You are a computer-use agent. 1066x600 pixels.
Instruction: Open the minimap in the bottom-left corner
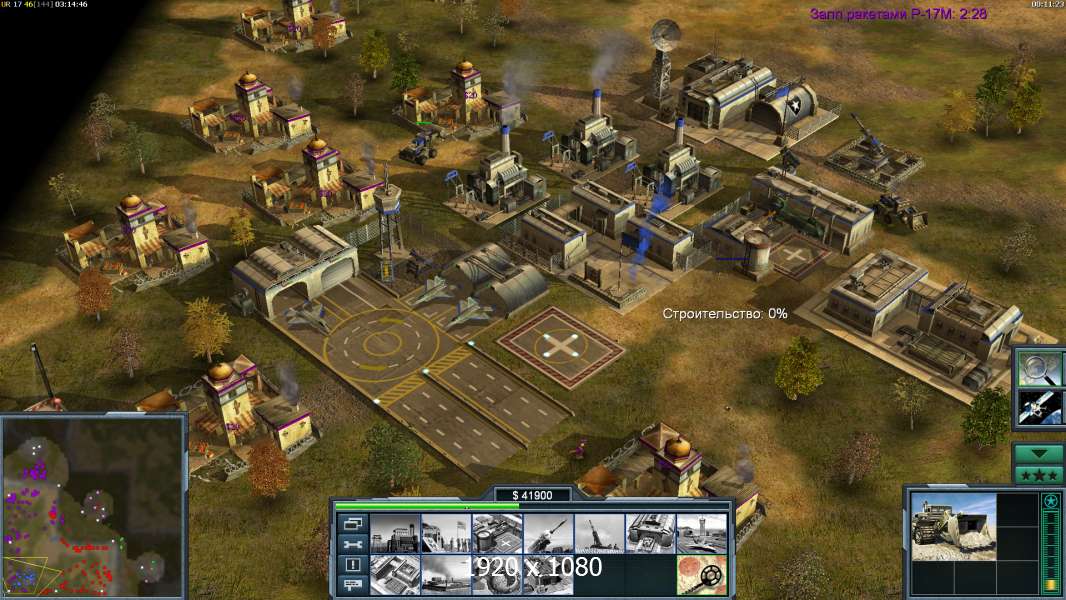point(93,505)
